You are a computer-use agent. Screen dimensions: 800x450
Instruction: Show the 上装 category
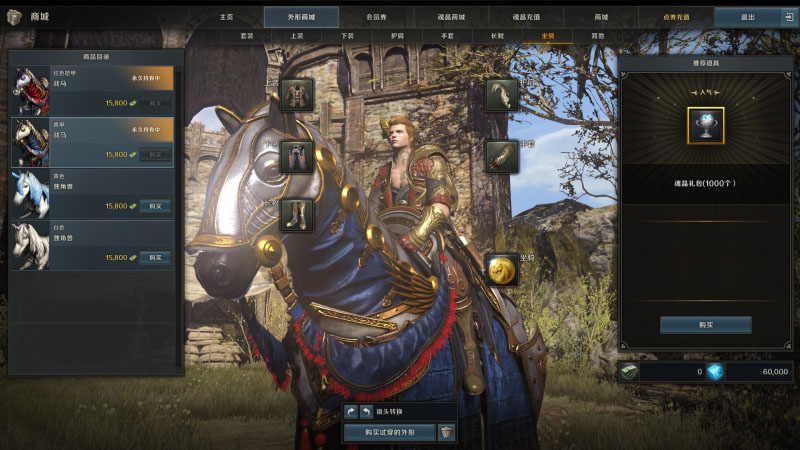pos(297,36)
